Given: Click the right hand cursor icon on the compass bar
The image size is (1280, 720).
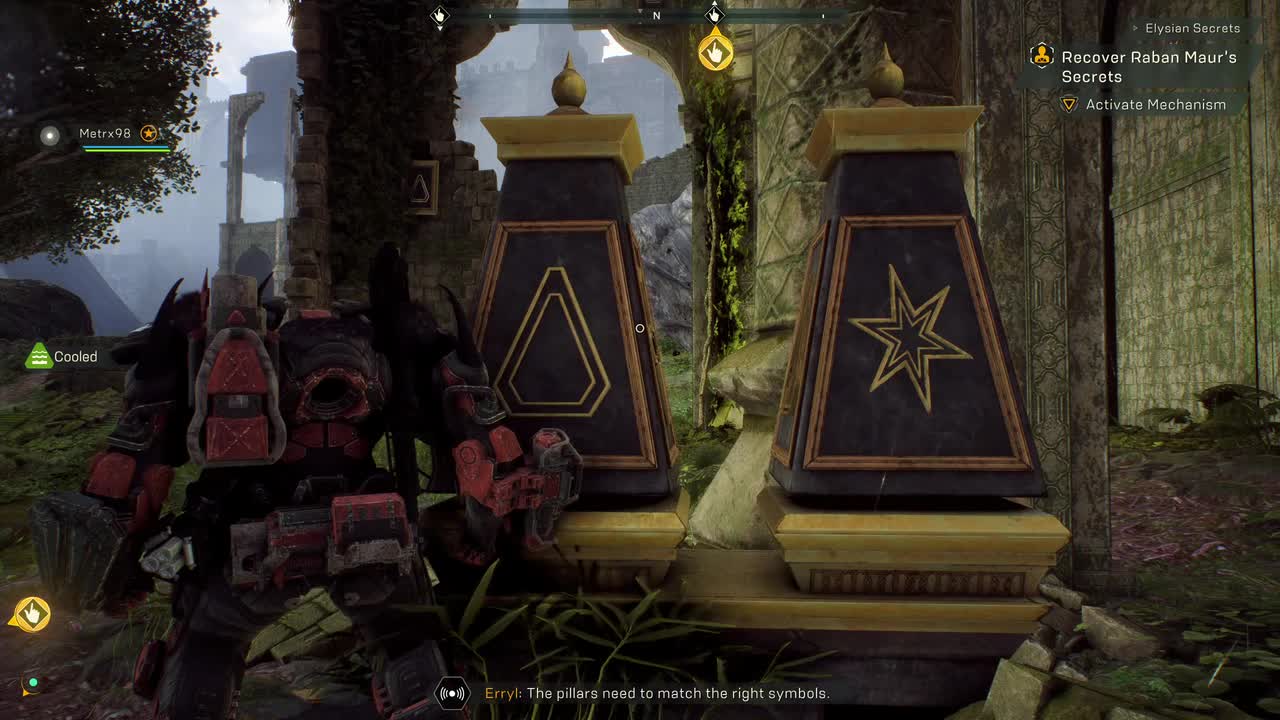Looking at the screenshot, I should [x=714, y=14].
